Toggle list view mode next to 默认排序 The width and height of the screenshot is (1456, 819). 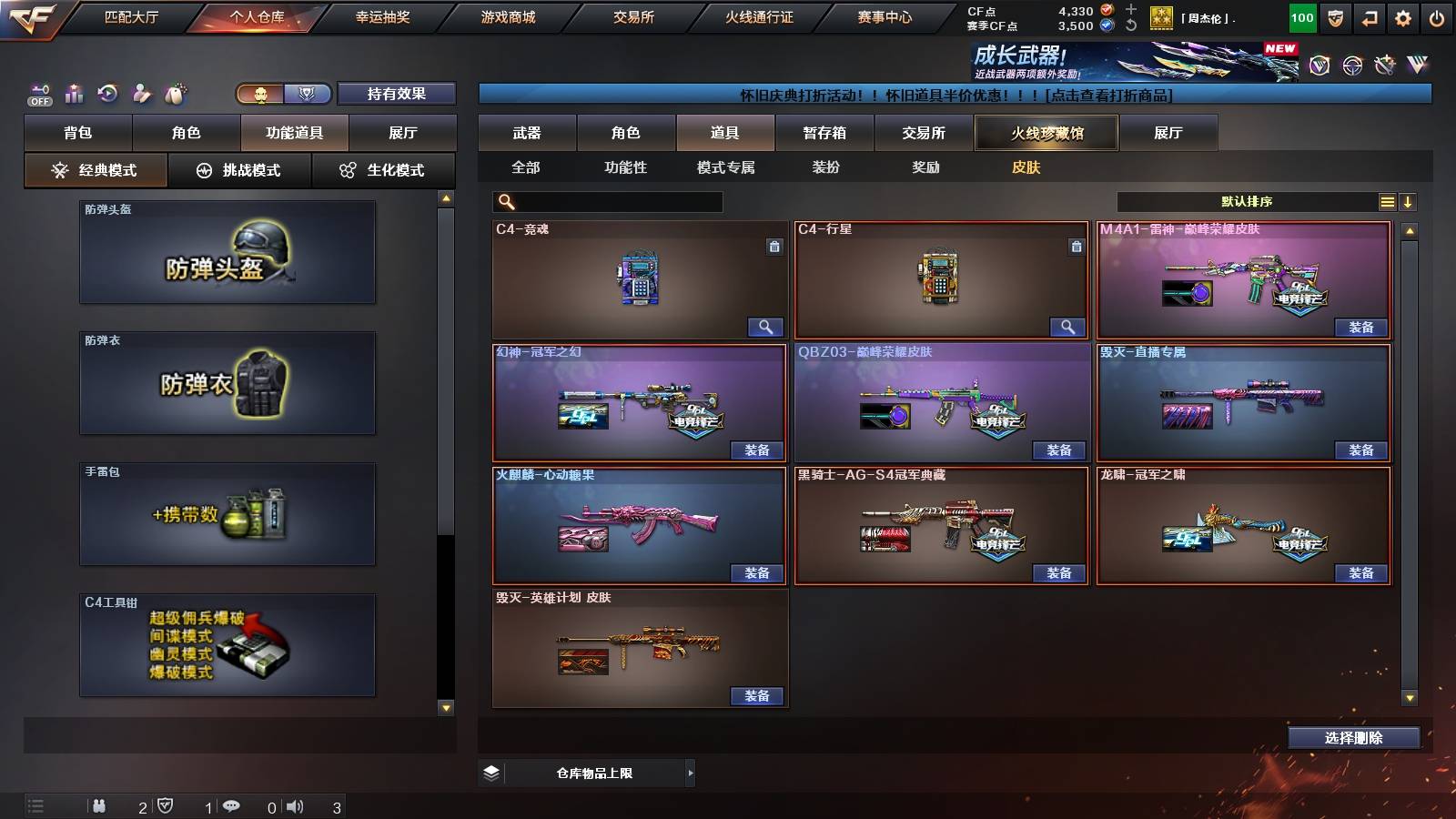[1387, 201]
